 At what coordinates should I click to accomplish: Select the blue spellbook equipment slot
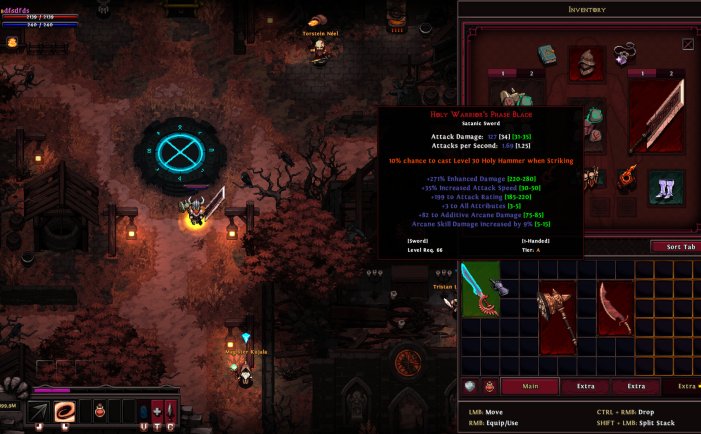click(546, 54)
